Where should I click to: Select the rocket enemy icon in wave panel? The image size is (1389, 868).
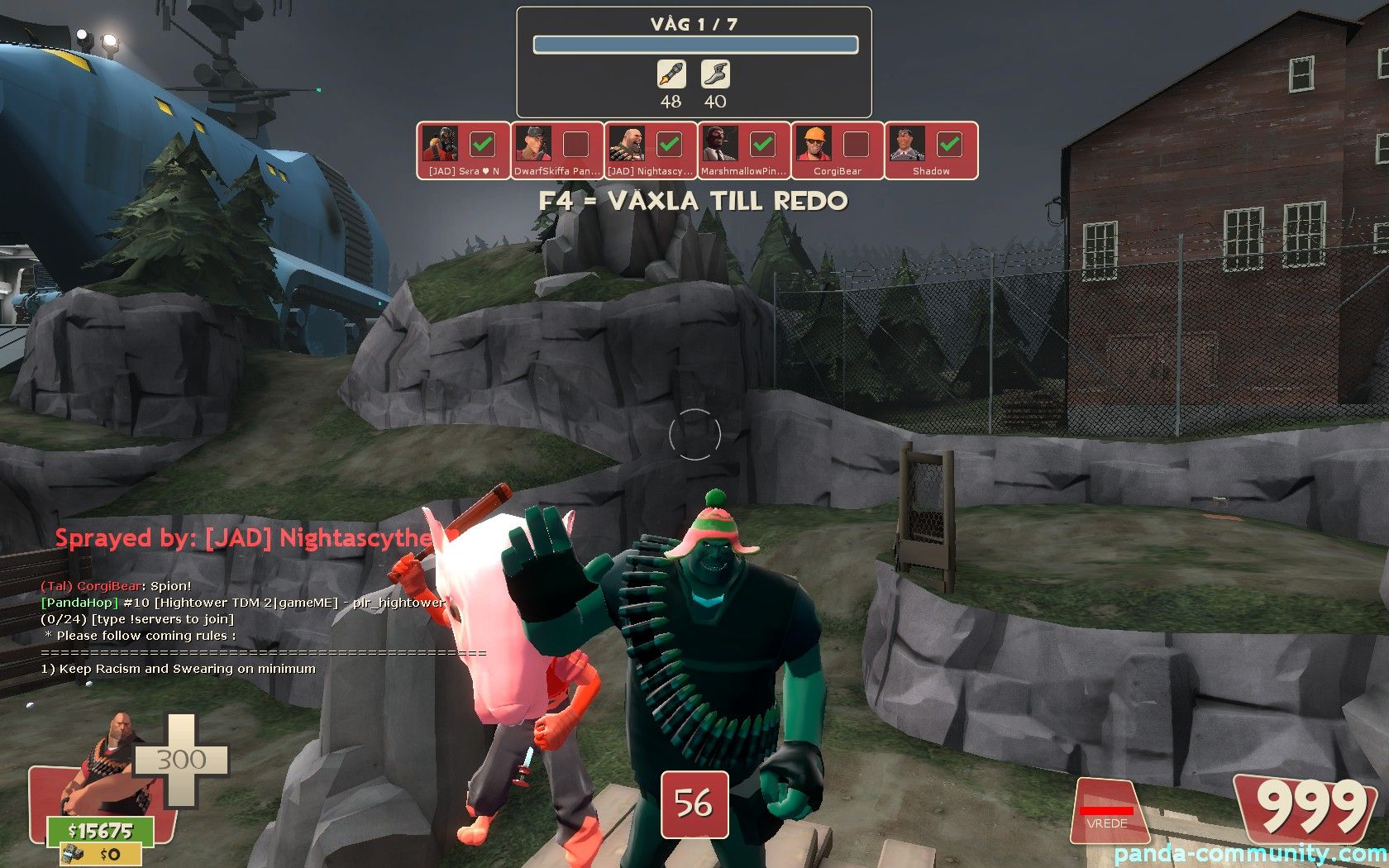(671, 74)
